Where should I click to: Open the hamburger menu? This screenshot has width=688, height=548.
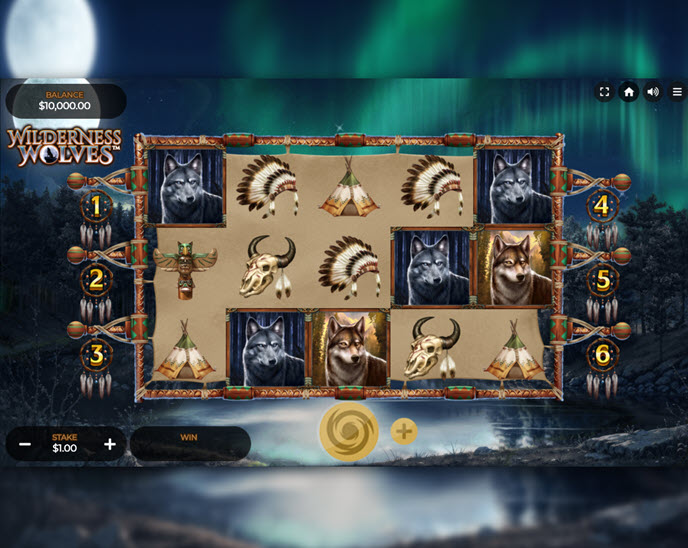(677, 92)
